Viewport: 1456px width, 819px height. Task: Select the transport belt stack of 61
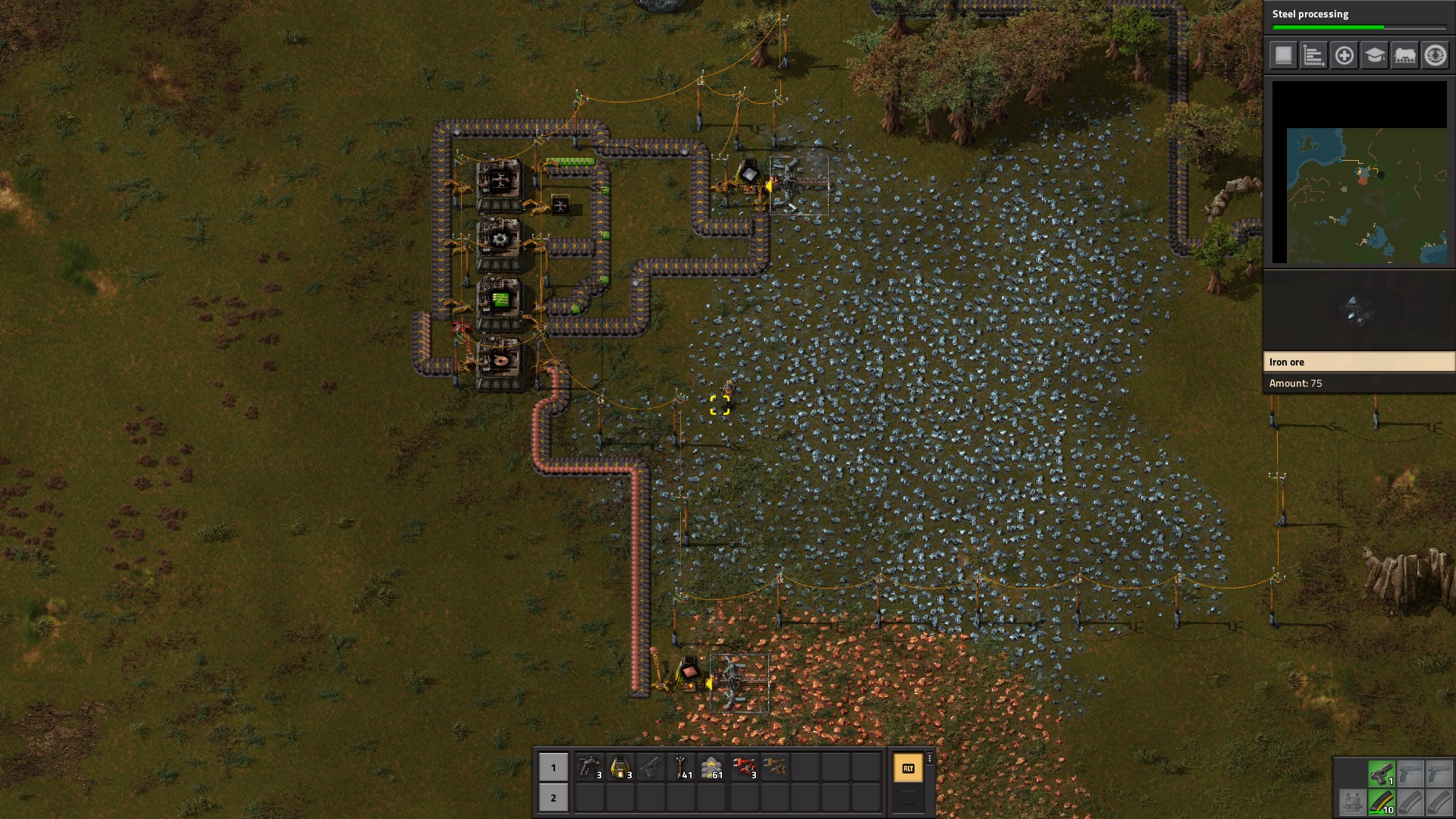pos(712,767)
